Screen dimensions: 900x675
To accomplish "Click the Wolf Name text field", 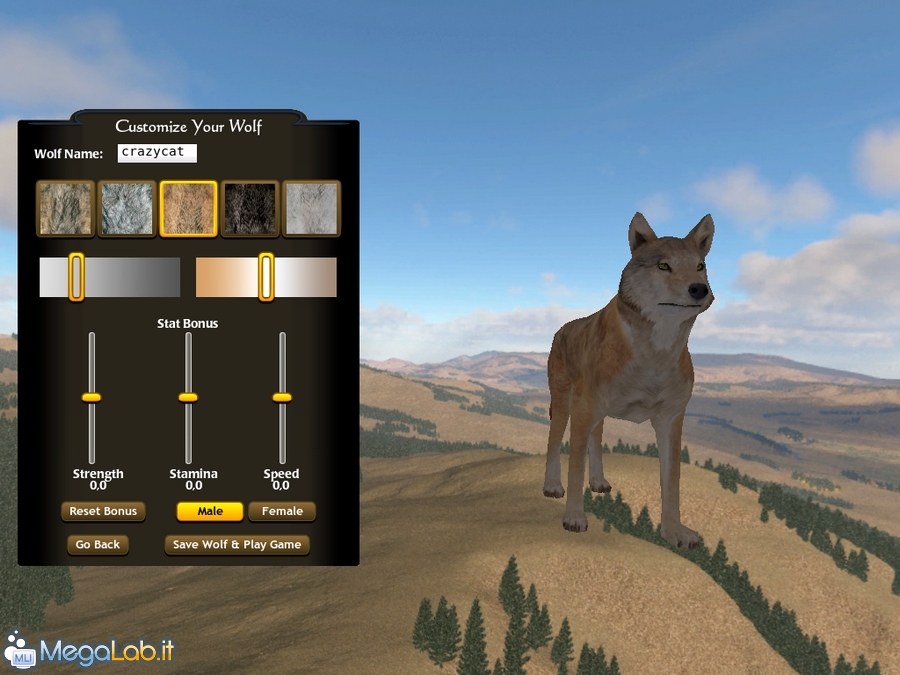I will coord(157,153).
